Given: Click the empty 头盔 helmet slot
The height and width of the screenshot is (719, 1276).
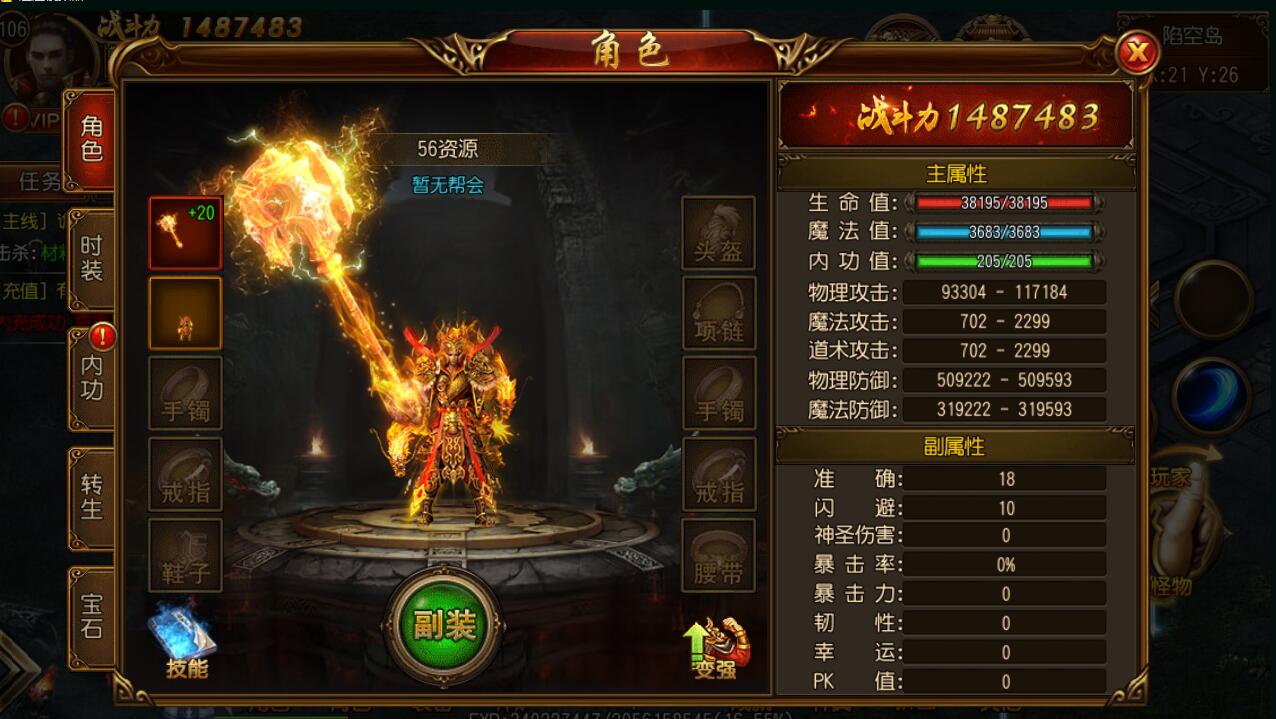Looking at the screenshot, I should [718, 233].
